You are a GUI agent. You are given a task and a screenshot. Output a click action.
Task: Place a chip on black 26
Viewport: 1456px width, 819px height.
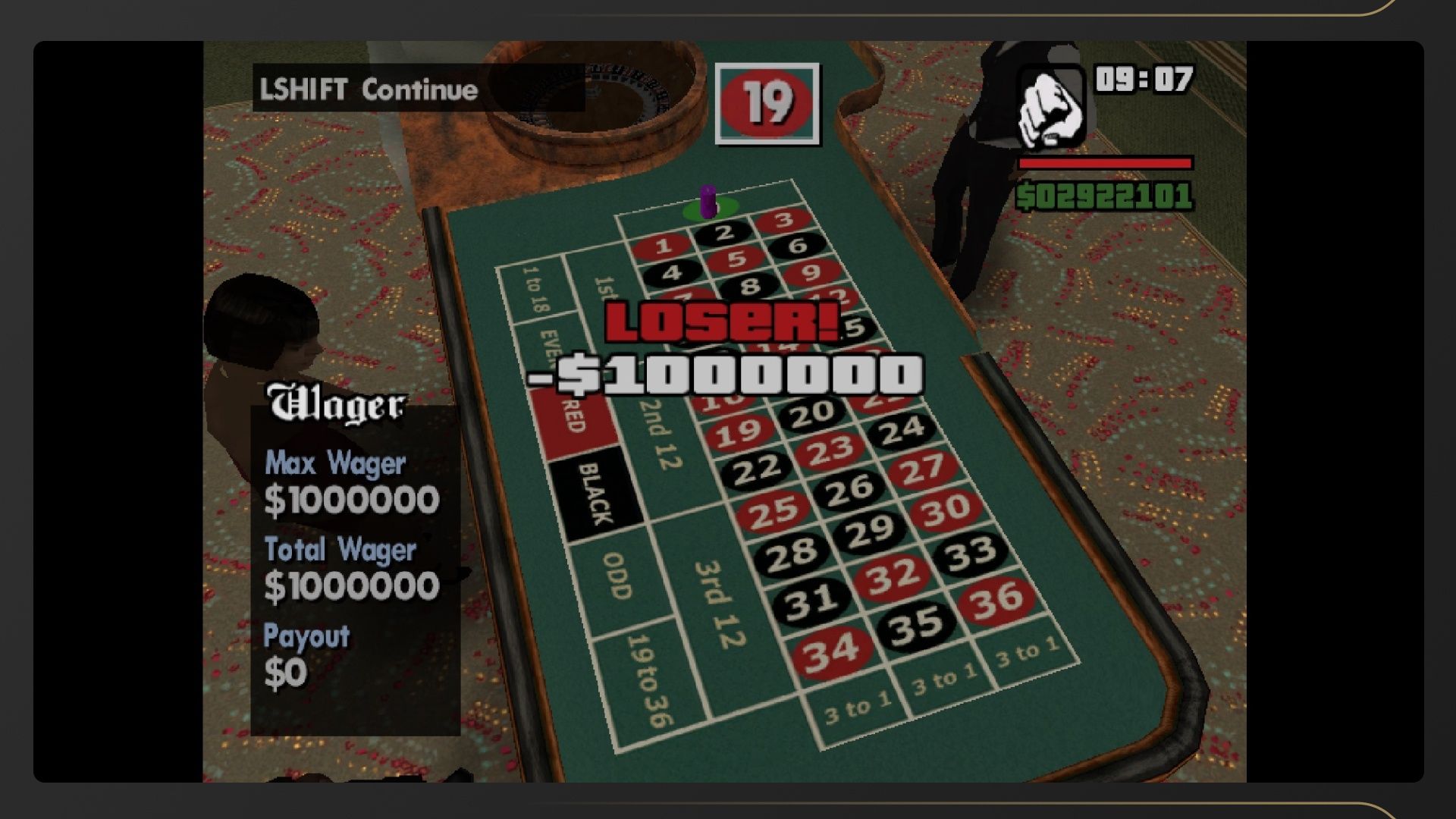849,489
